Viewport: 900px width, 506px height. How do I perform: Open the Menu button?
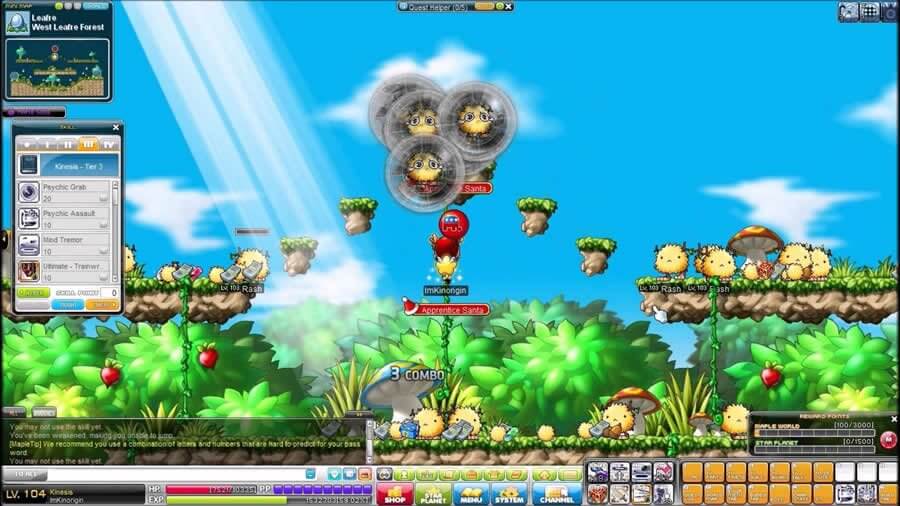coord(471,493)
